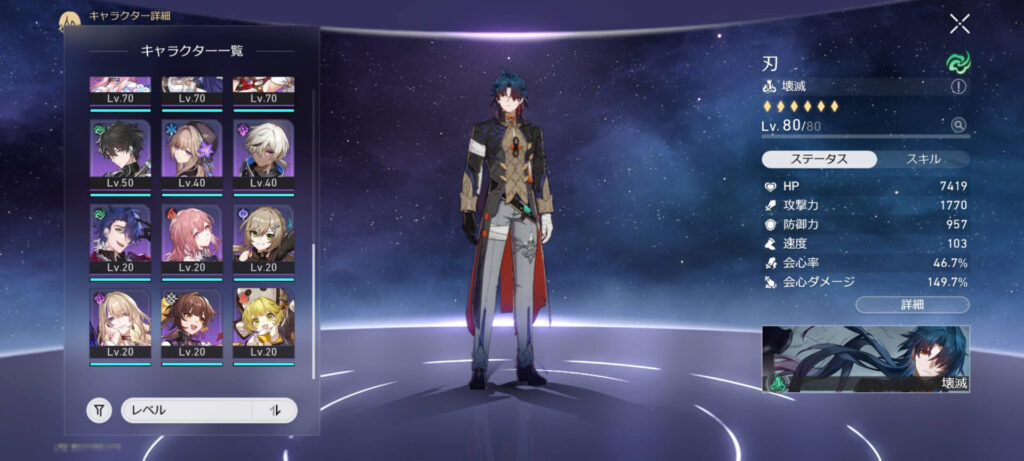Select the Lv.20 blue-haired character portrait
Screen dimensions: 1024x461
[x=121, y=235]
